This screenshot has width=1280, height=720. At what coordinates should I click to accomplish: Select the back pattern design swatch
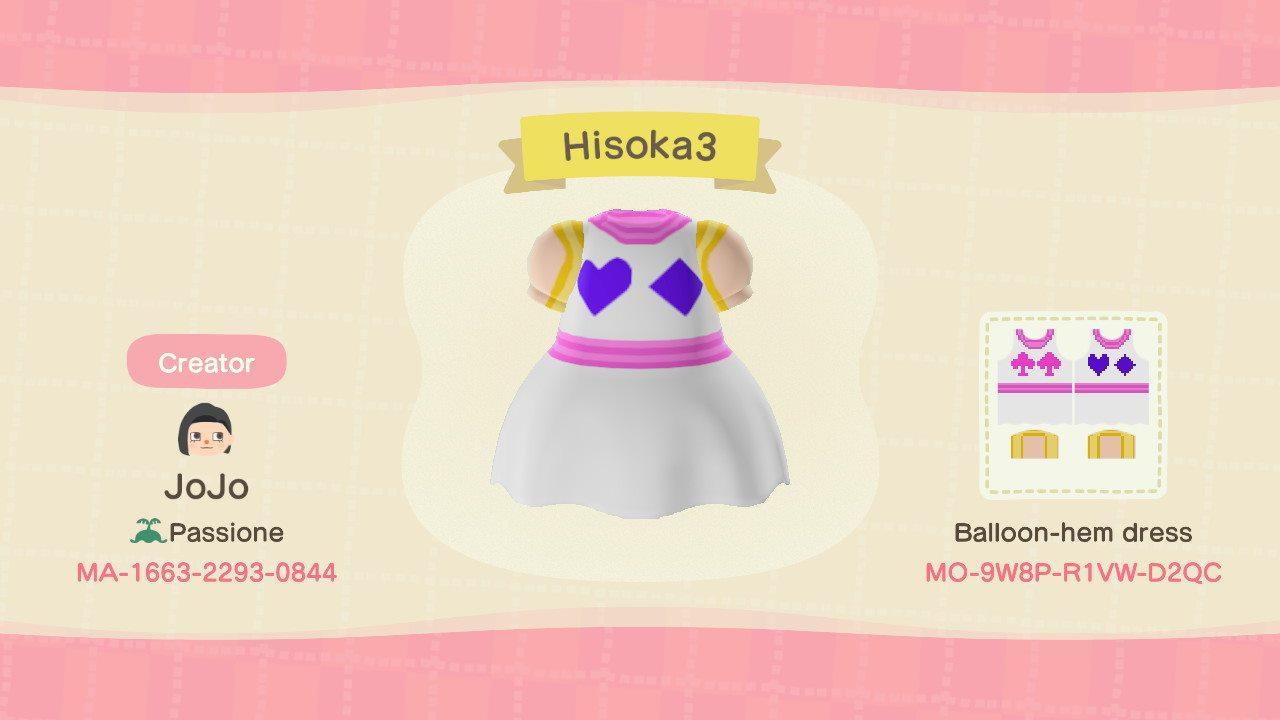click(1113, 375)
